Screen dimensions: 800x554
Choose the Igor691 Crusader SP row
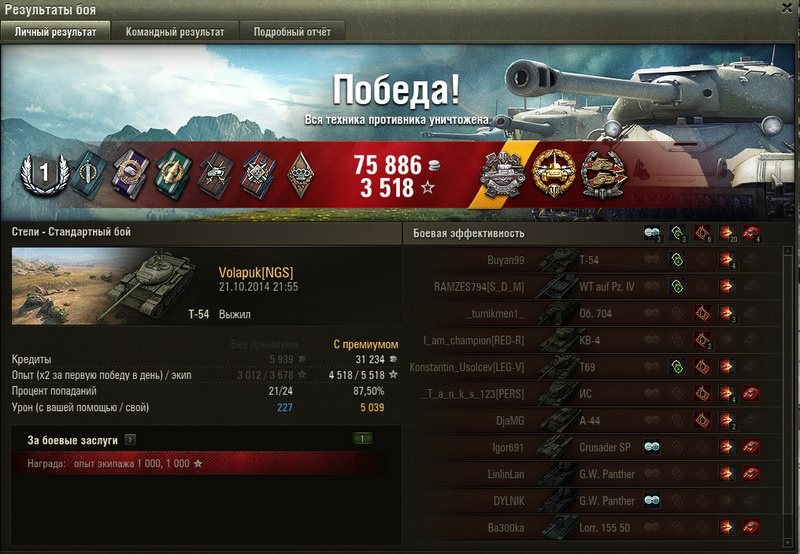[x=600, y=447]
